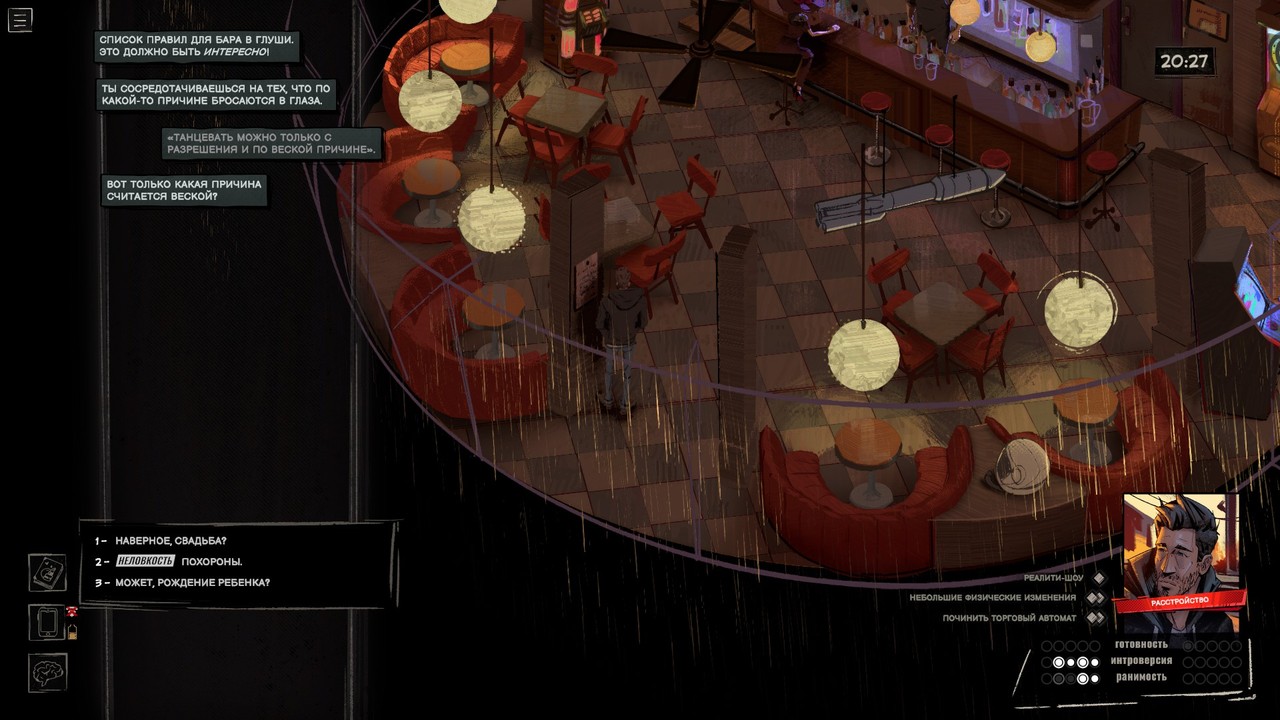Select "Небольшие физические изменения" objective
Screen dimensions: 1280x720
[992, 598]
